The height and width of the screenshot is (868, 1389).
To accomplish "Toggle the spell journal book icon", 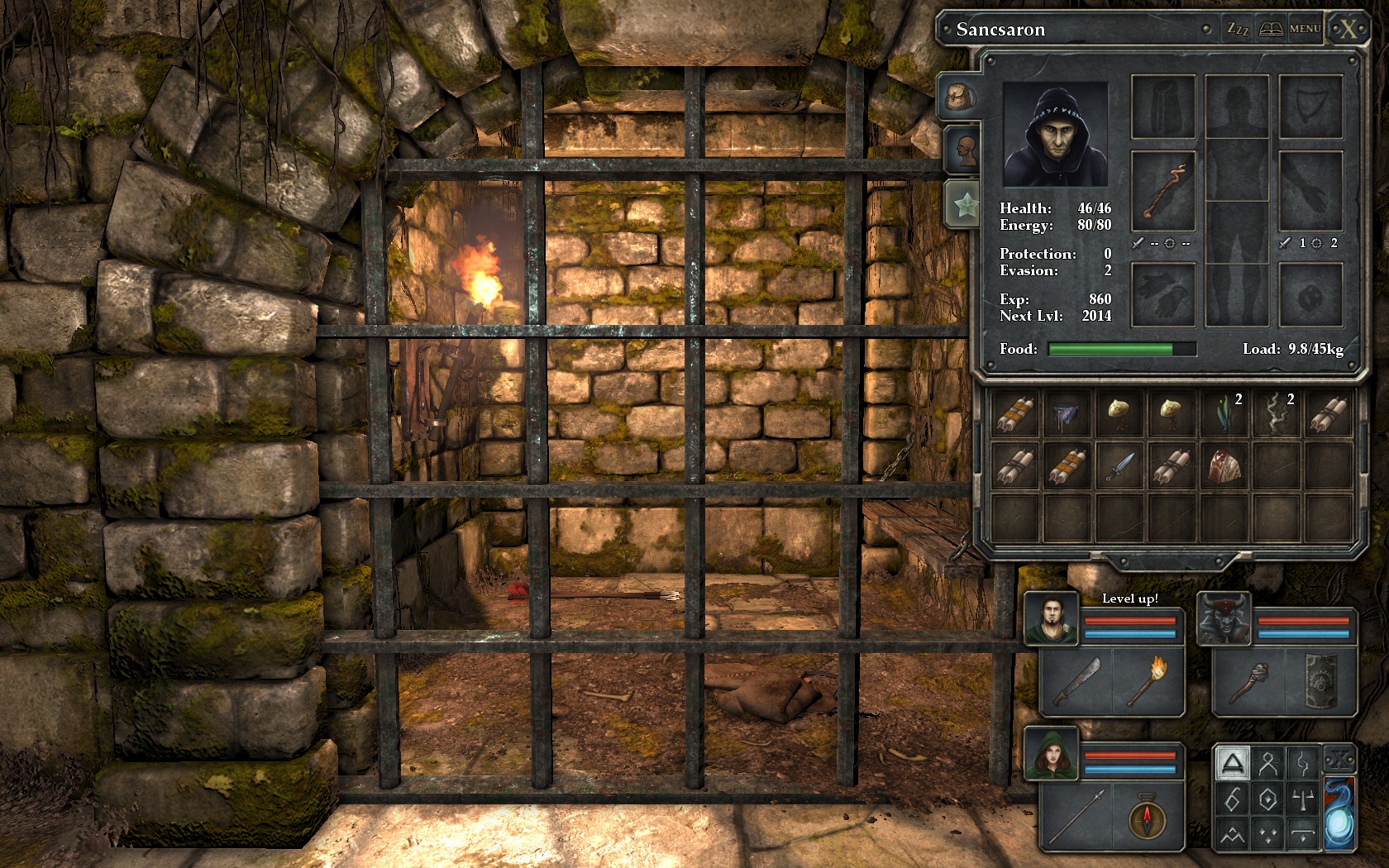I will [1270, 27].
